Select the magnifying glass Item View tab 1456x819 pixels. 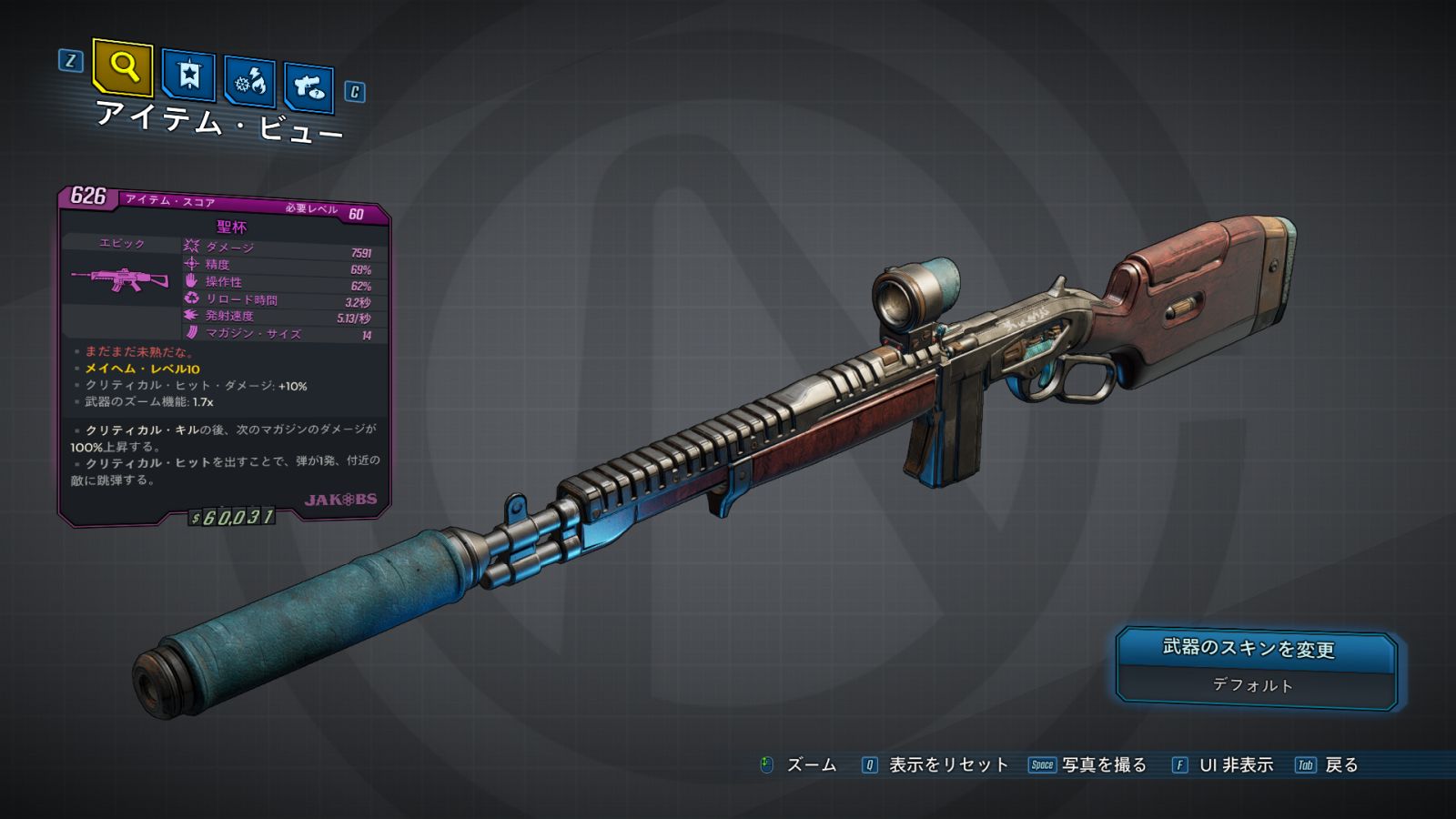123,67
